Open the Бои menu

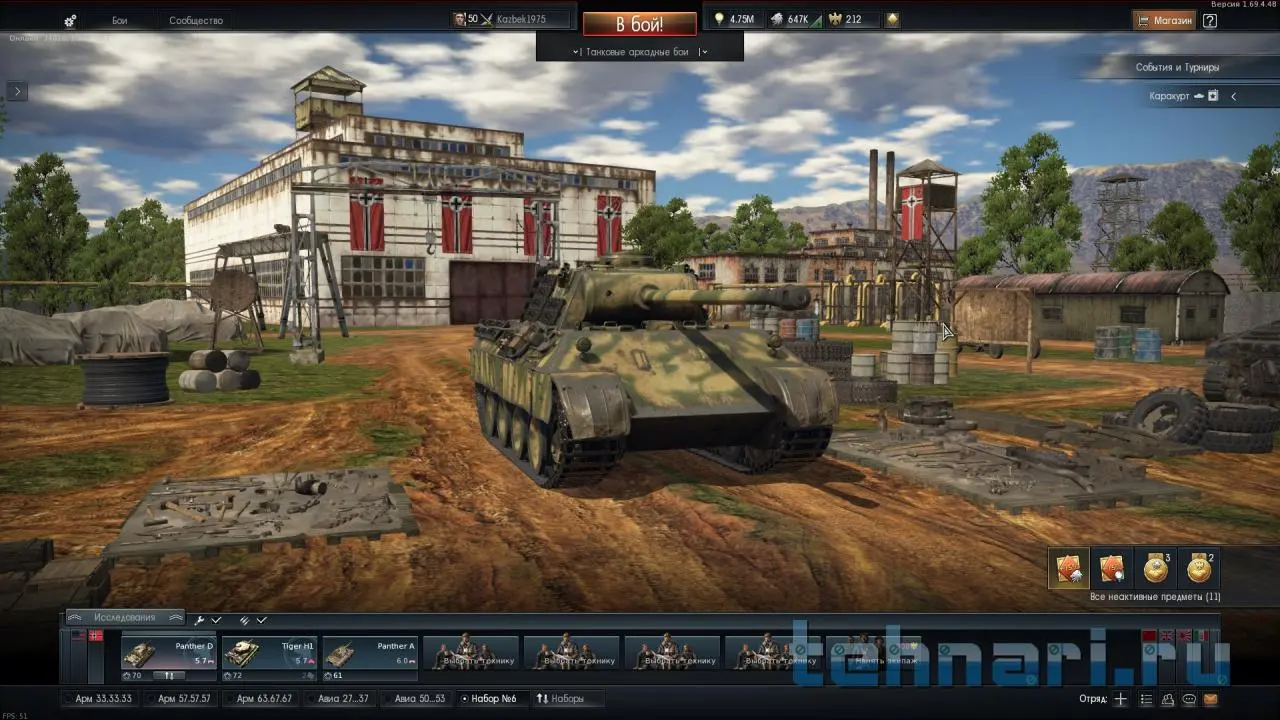(119, 21)
